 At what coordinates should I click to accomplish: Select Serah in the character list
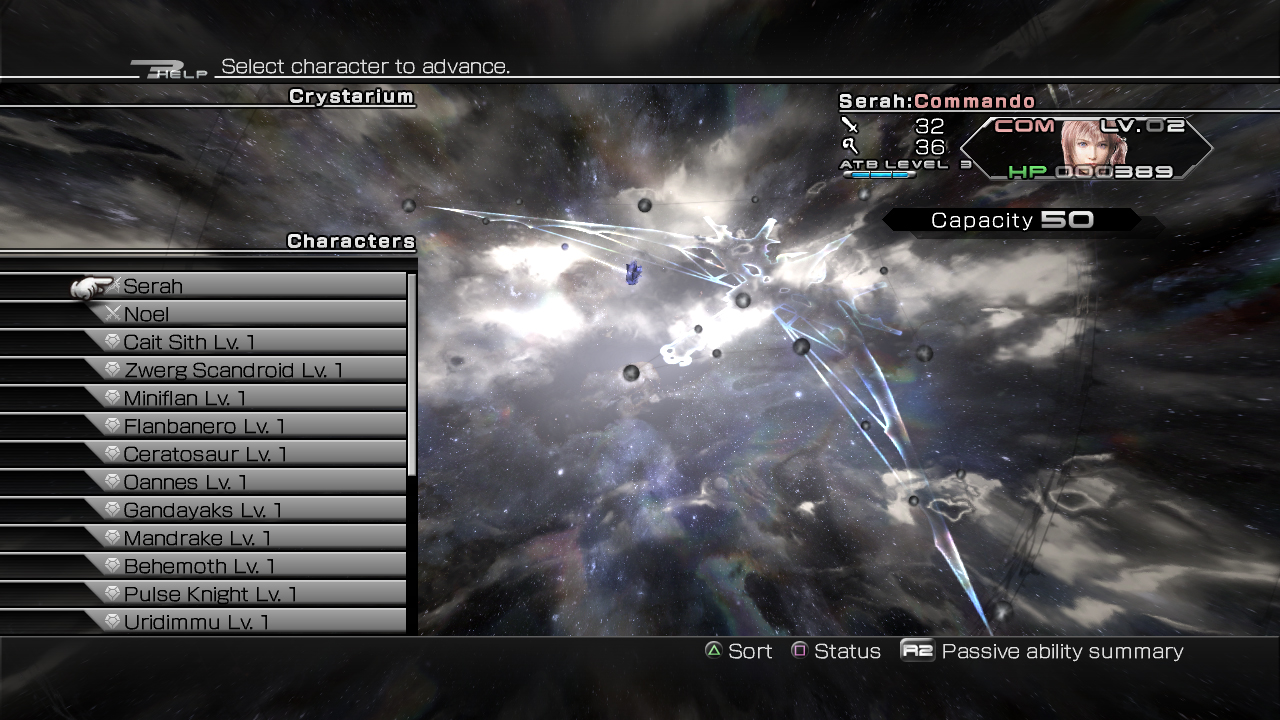pyautogui.click(x=240, y=286)
